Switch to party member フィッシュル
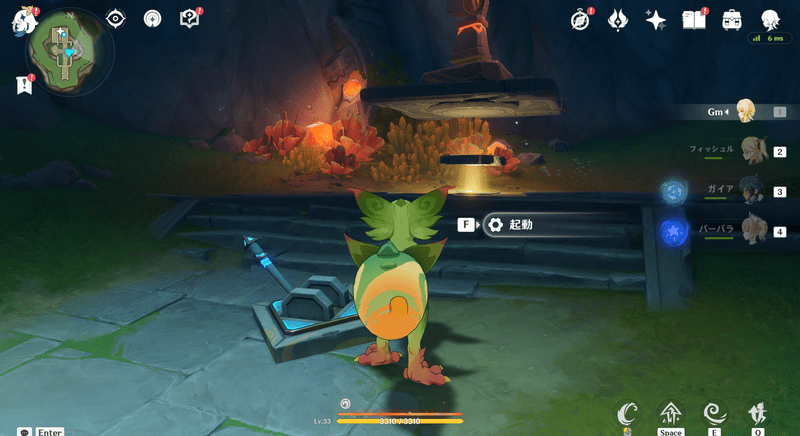Image resolution: width=800 pixels, height=436 pixels. [x=755, y=150]
